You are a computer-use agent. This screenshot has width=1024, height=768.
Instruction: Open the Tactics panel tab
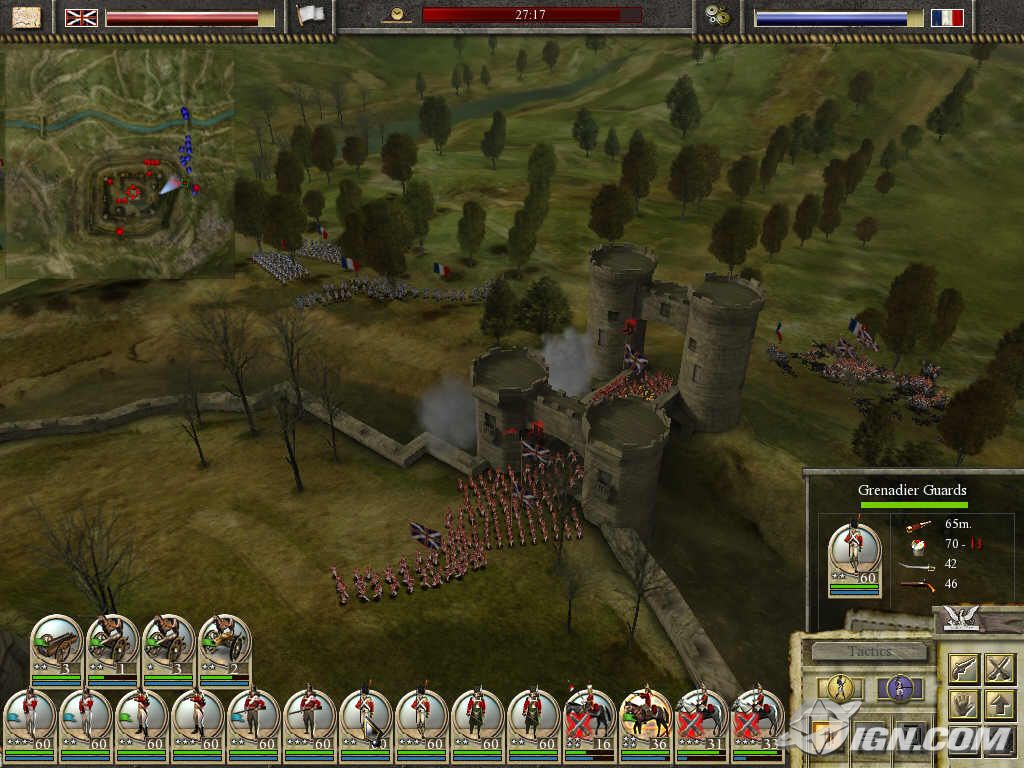coord(869,651)
